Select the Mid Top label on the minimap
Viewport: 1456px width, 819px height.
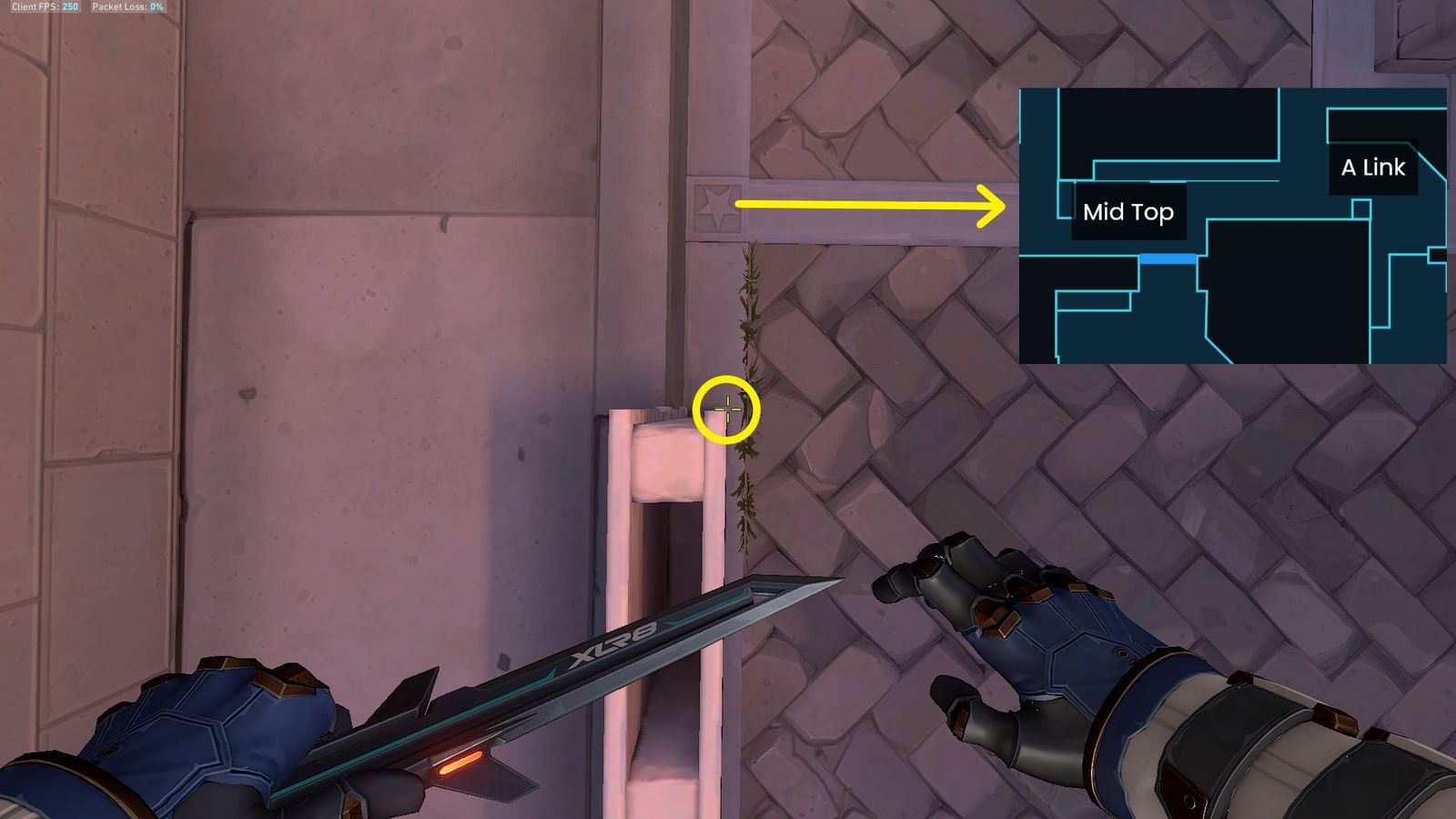click(x=1128, y=213)
